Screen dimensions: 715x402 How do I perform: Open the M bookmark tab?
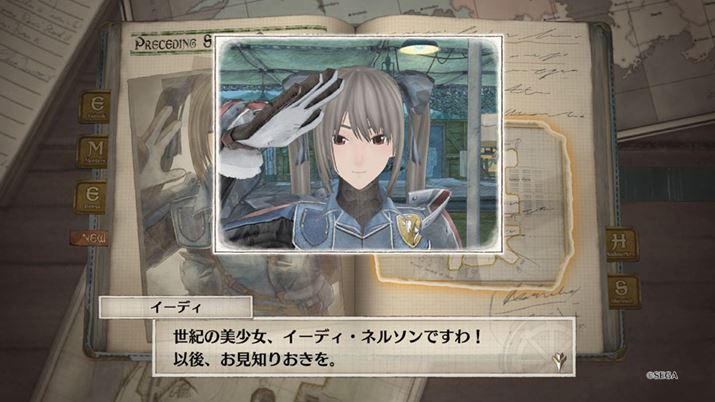coord(92,153)
